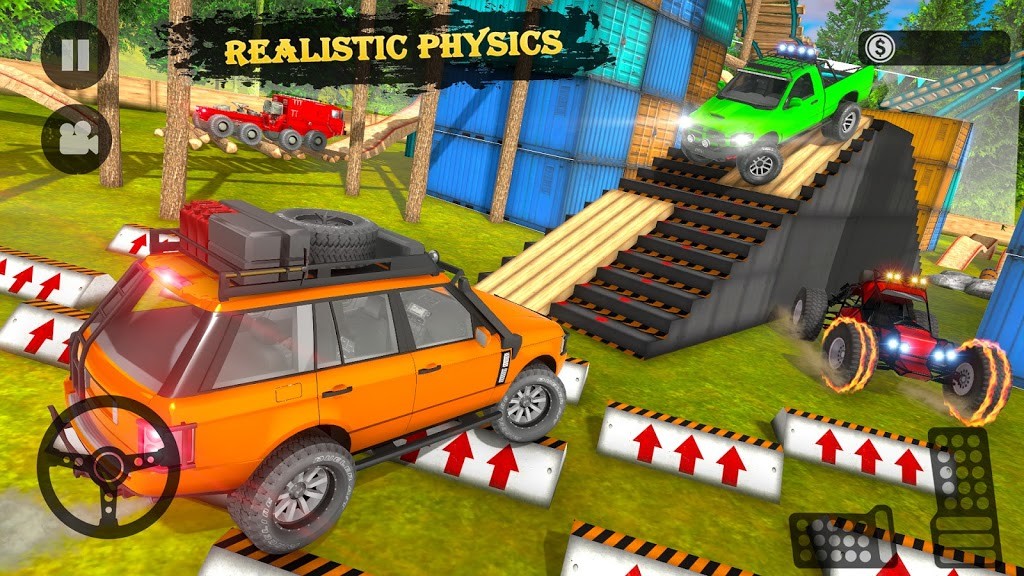This screenshot has width=1024, height=576.
Task: Open the dollar coin money panel
Action: 933,47
